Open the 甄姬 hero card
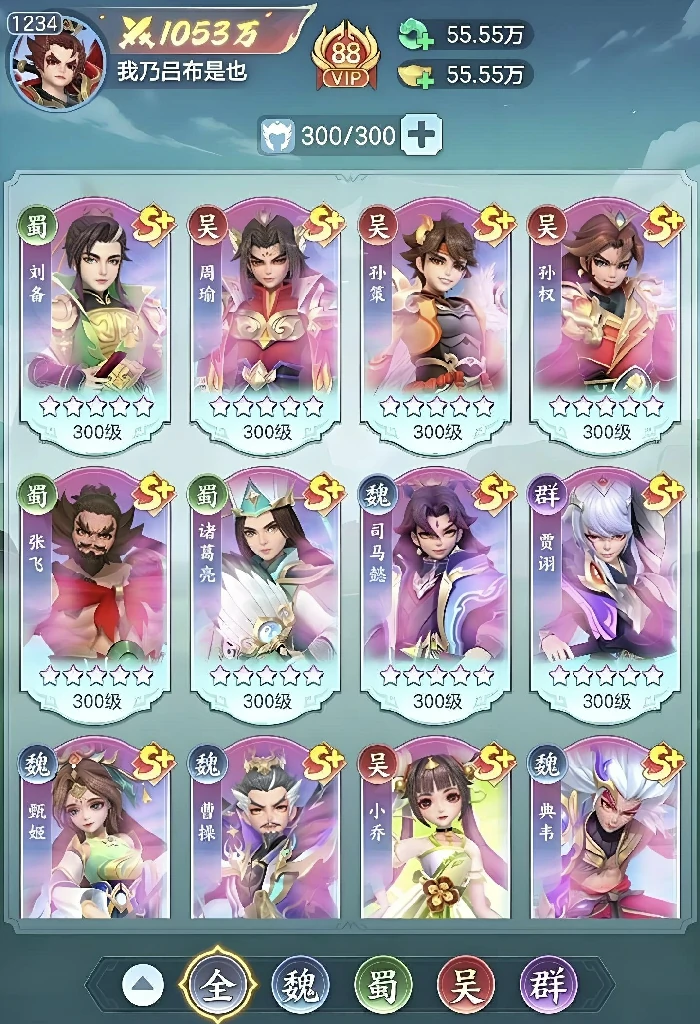 [95, 830]
